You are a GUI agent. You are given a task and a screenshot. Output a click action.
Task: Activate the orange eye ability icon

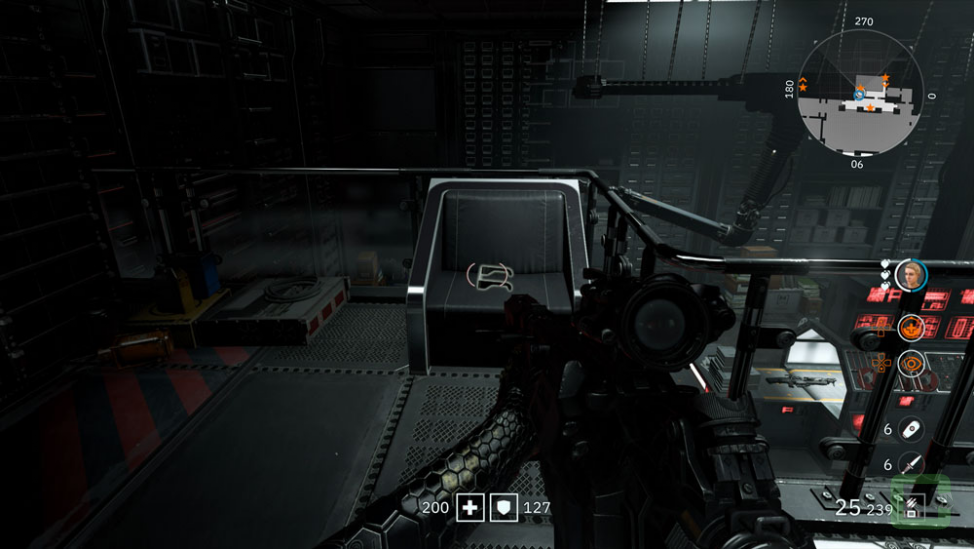point(910,364)
